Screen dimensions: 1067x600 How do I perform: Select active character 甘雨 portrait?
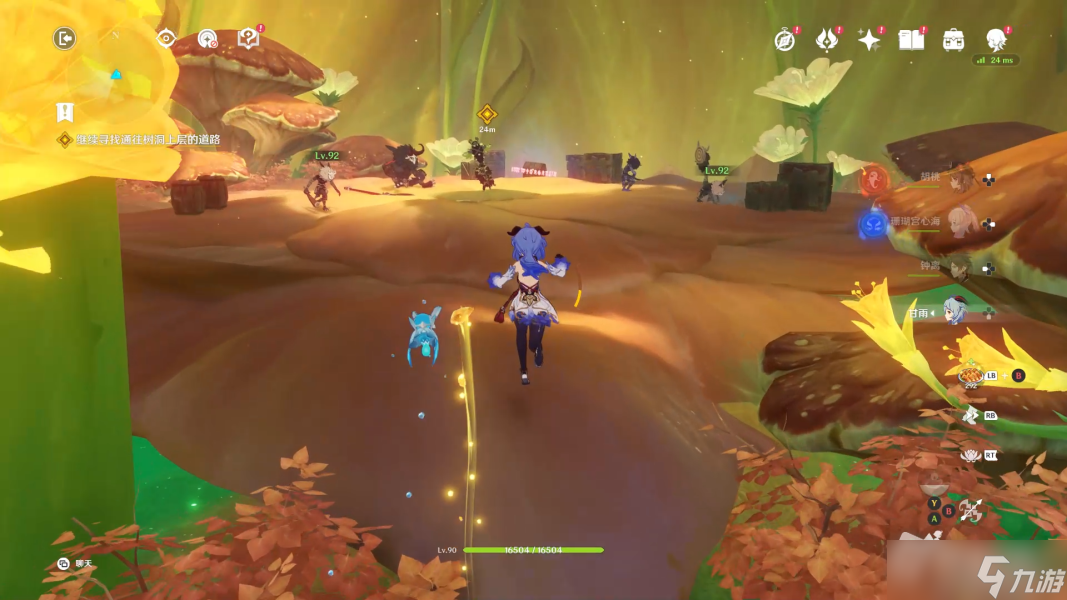(957, 313)
